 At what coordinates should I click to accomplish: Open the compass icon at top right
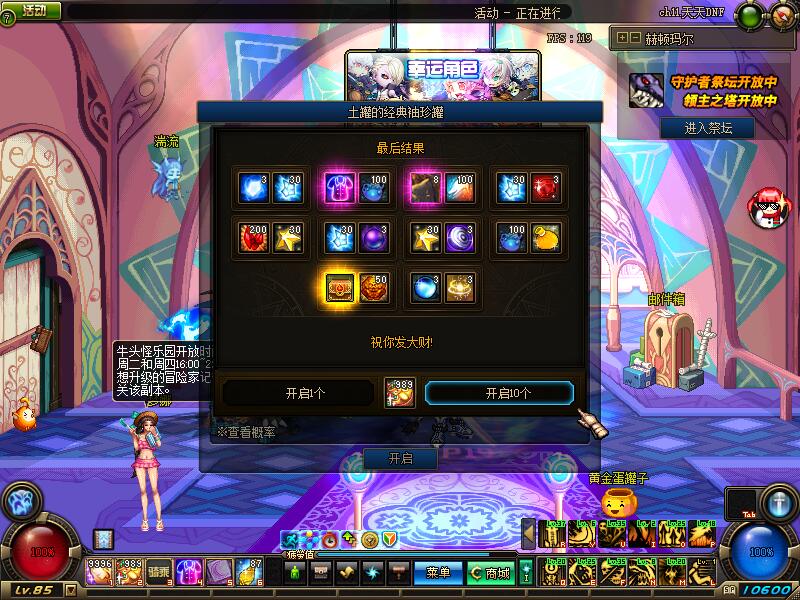pyautogui.click(x=780, y=15)
